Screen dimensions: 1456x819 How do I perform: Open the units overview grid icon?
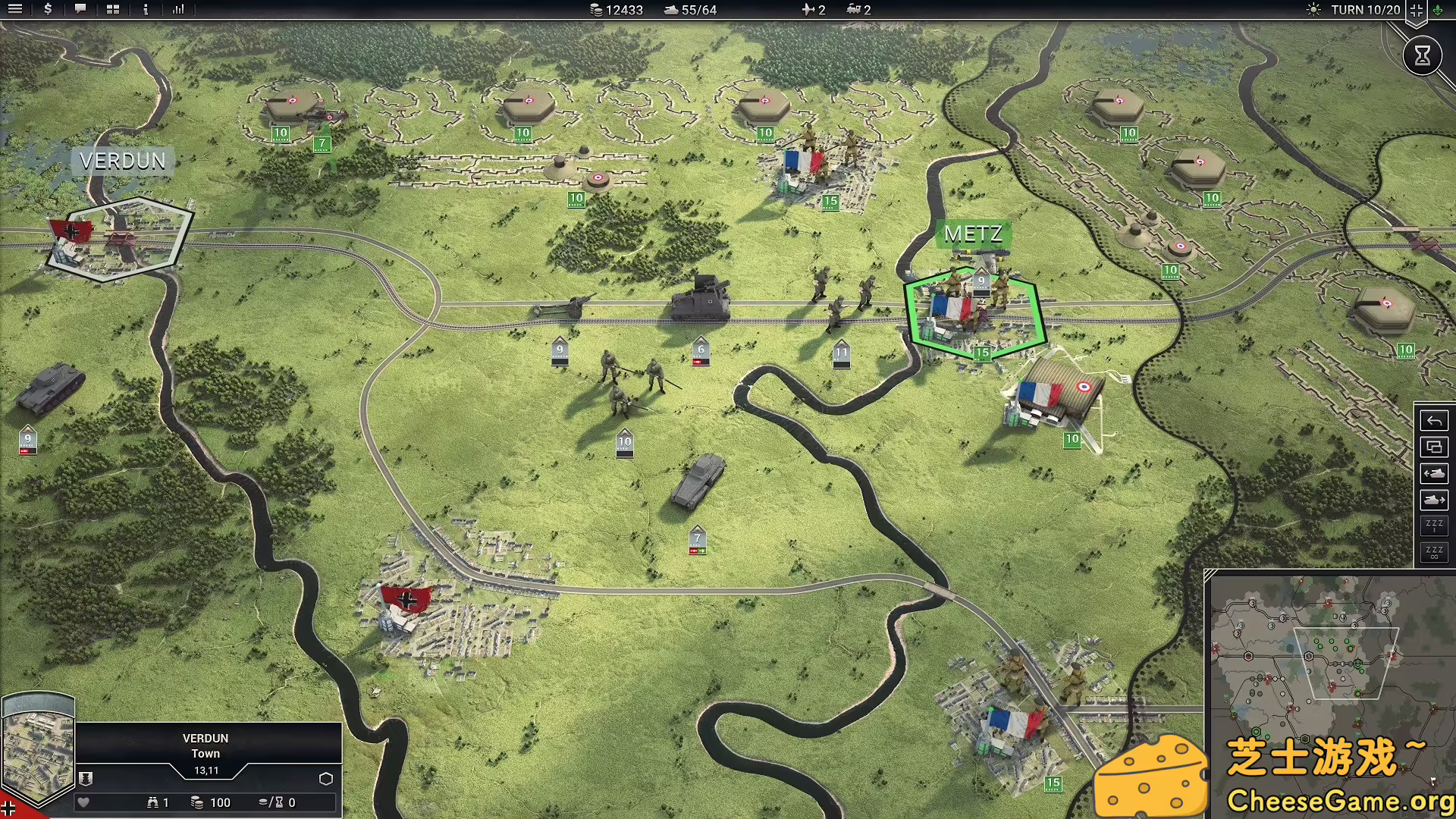click(x=112, y=10)
